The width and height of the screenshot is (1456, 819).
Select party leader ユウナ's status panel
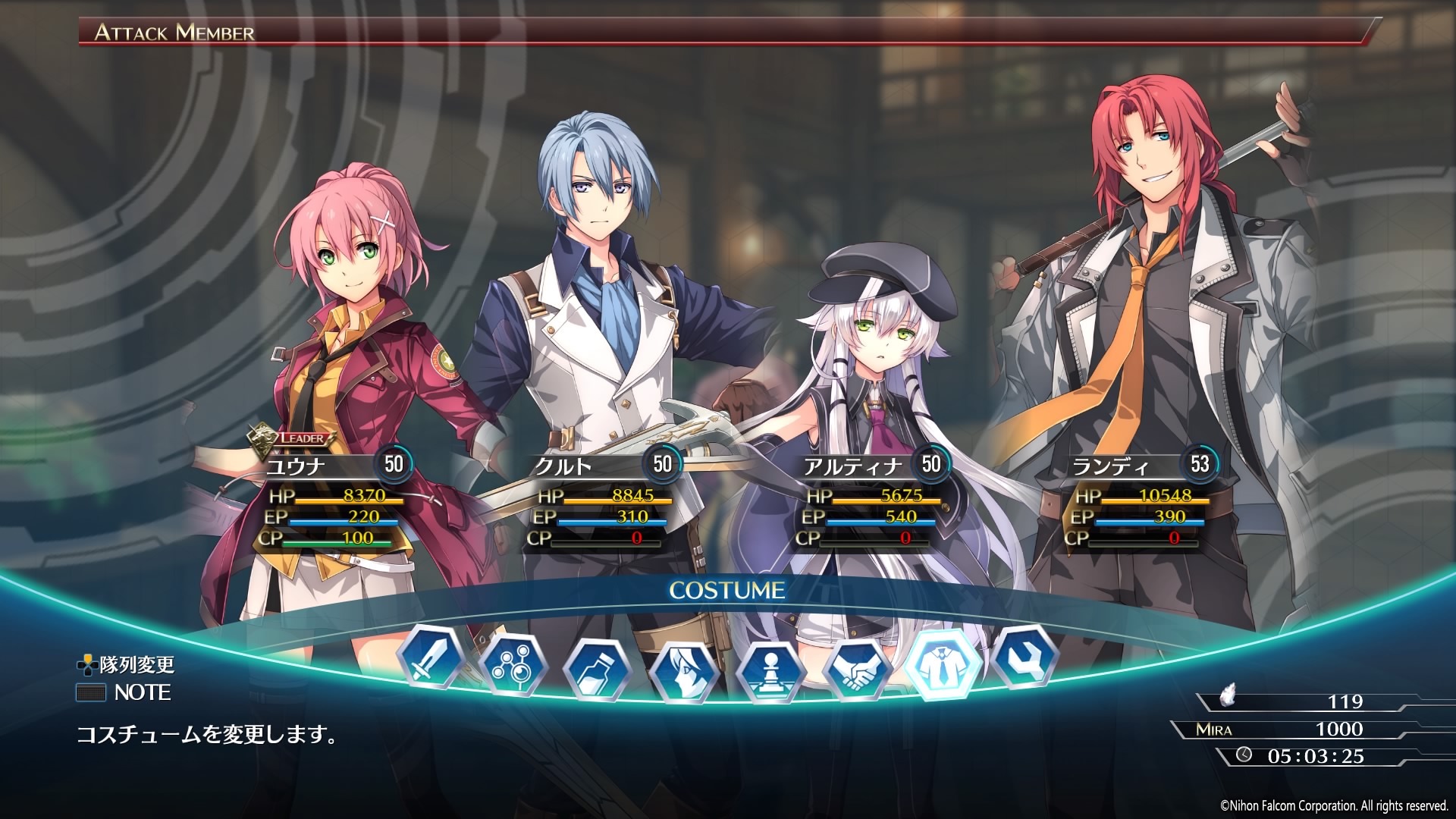[x=334, y=500]
